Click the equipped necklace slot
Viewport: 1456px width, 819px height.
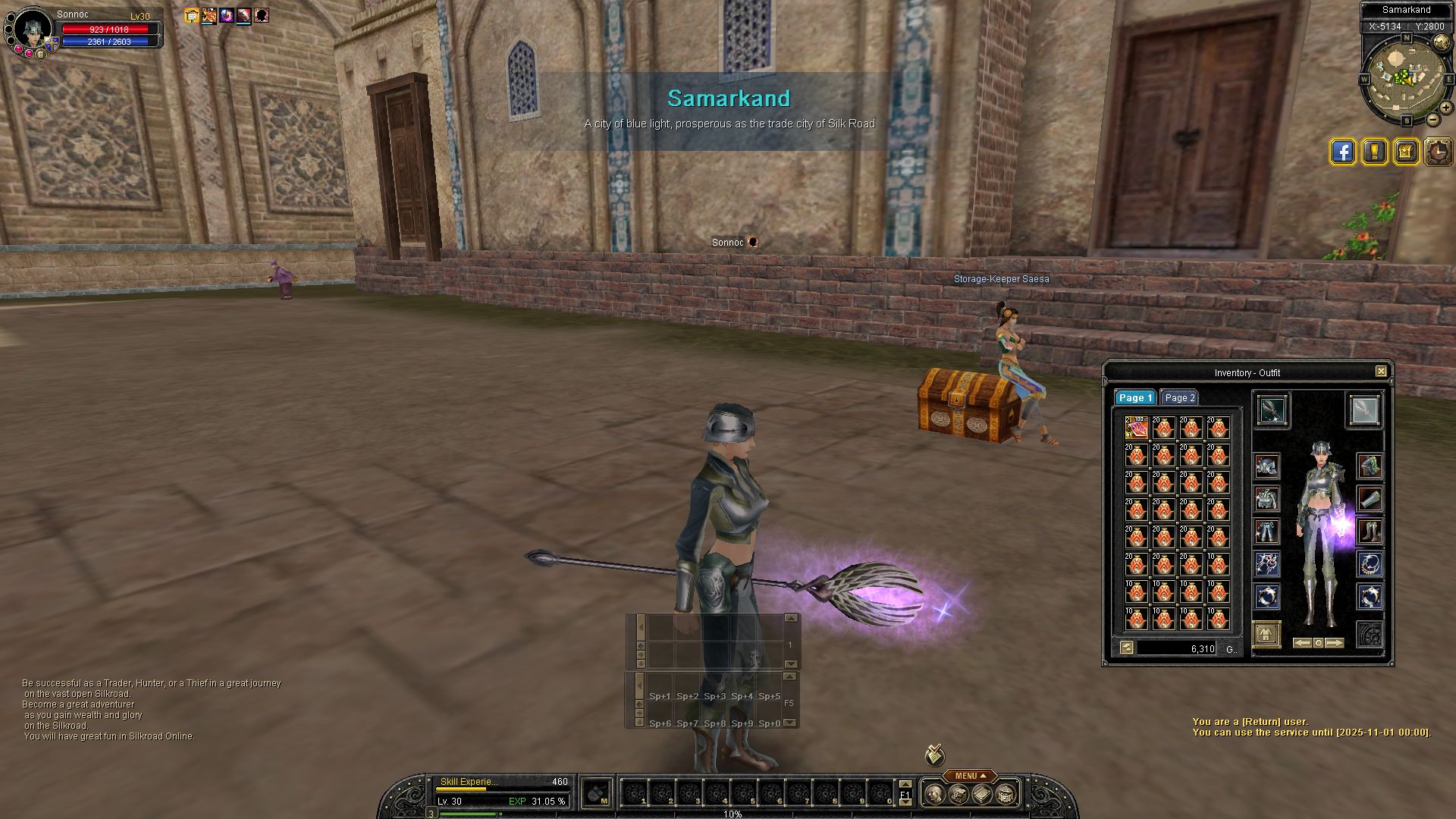click(1370, 563)
